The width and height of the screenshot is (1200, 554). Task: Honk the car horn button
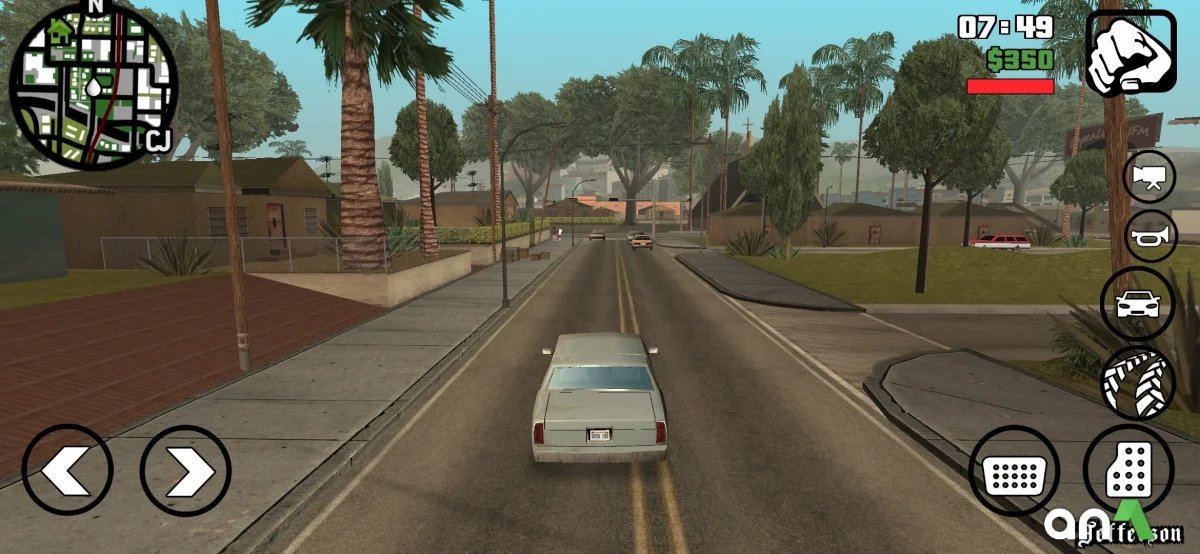click(x=1150, y=237)
